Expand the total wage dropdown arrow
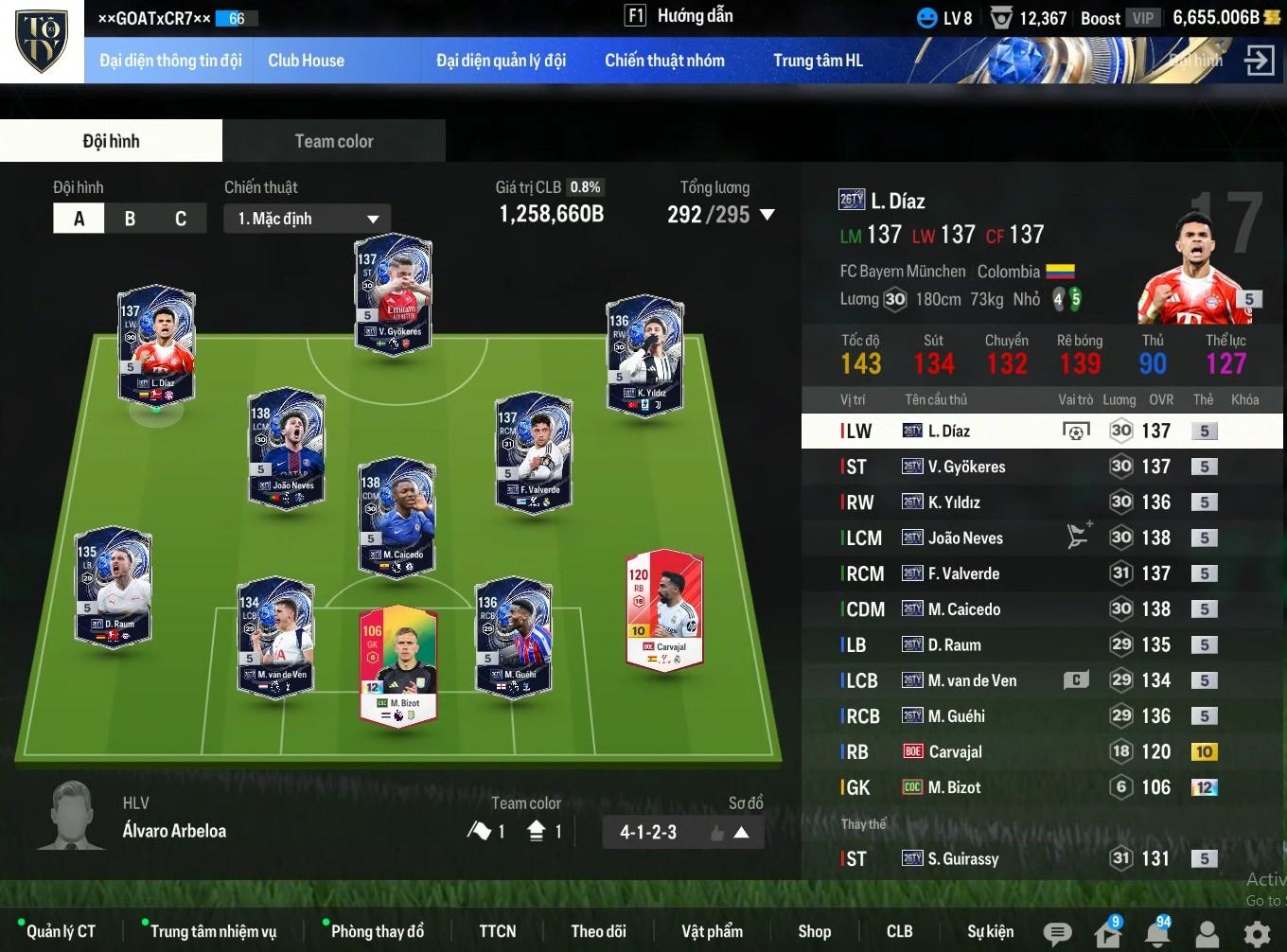Viewport: 1287px width, 952px height. [x=767, y=215]
